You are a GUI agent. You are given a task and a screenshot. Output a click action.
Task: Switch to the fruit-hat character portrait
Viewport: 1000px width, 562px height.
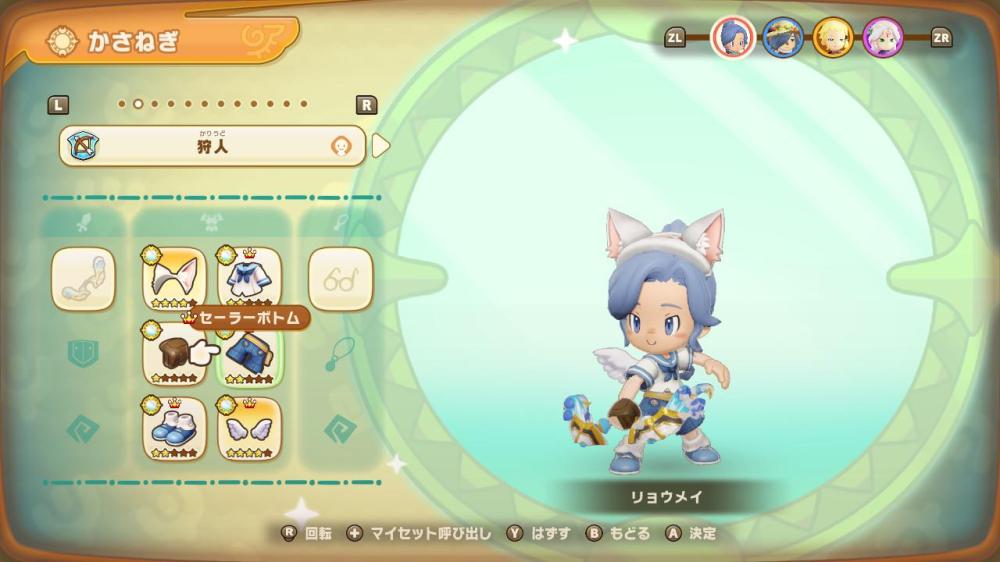(x=782, y=38)
